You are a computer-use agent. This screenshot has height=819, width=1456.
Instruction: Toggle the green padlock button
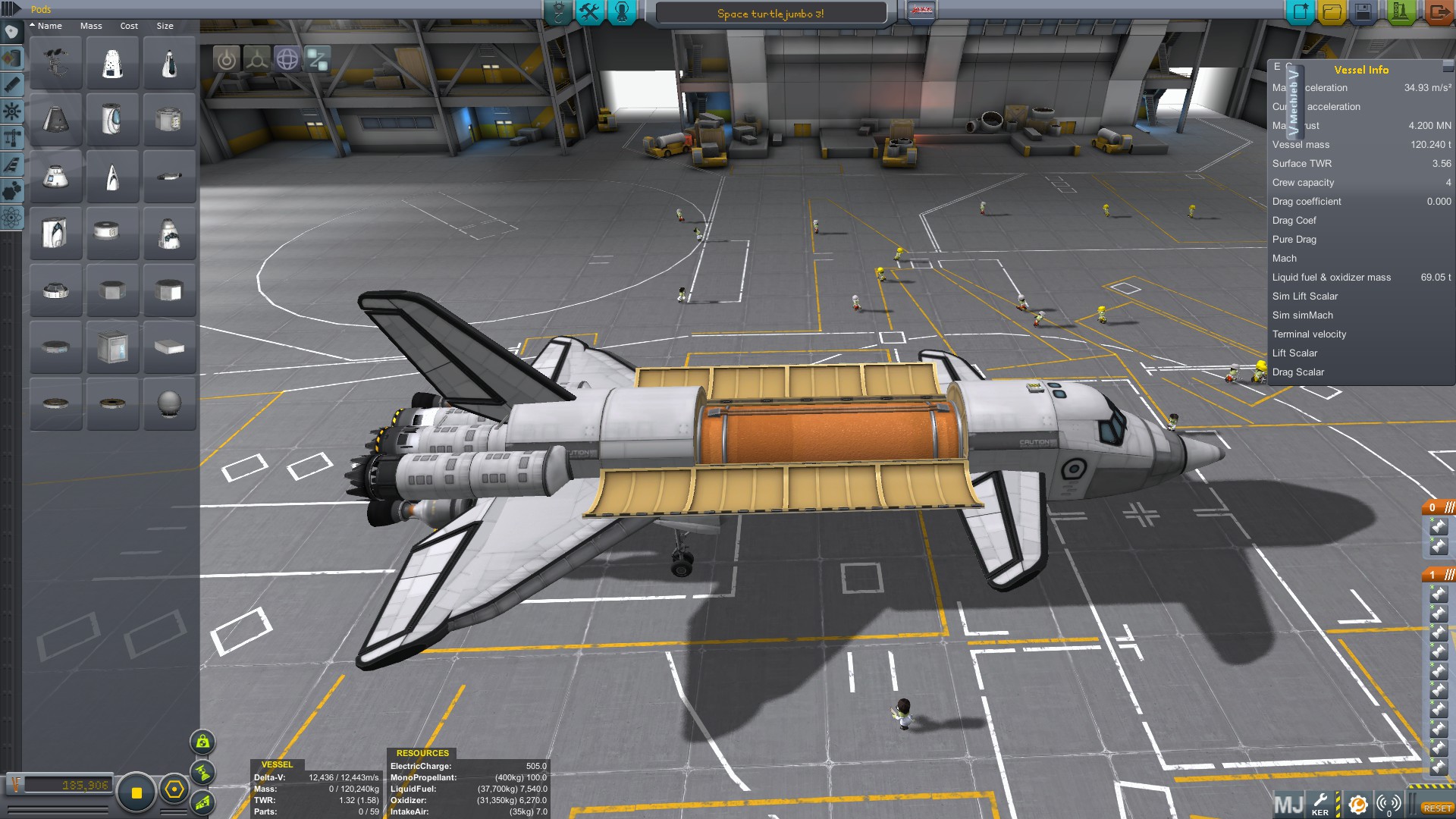tap(202, 742)
